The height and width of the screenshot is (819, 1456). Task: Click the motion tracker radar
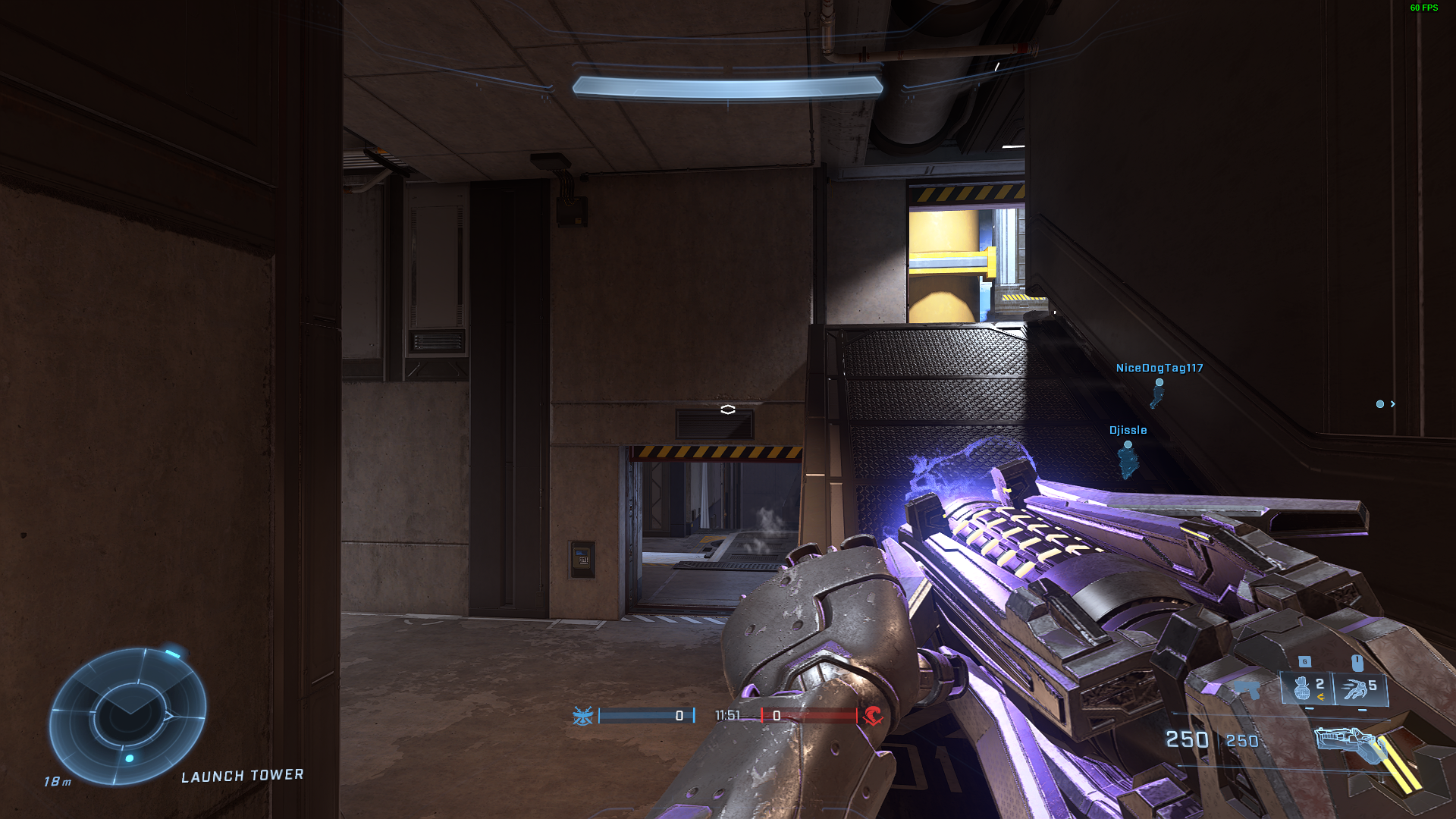[127, 716]
